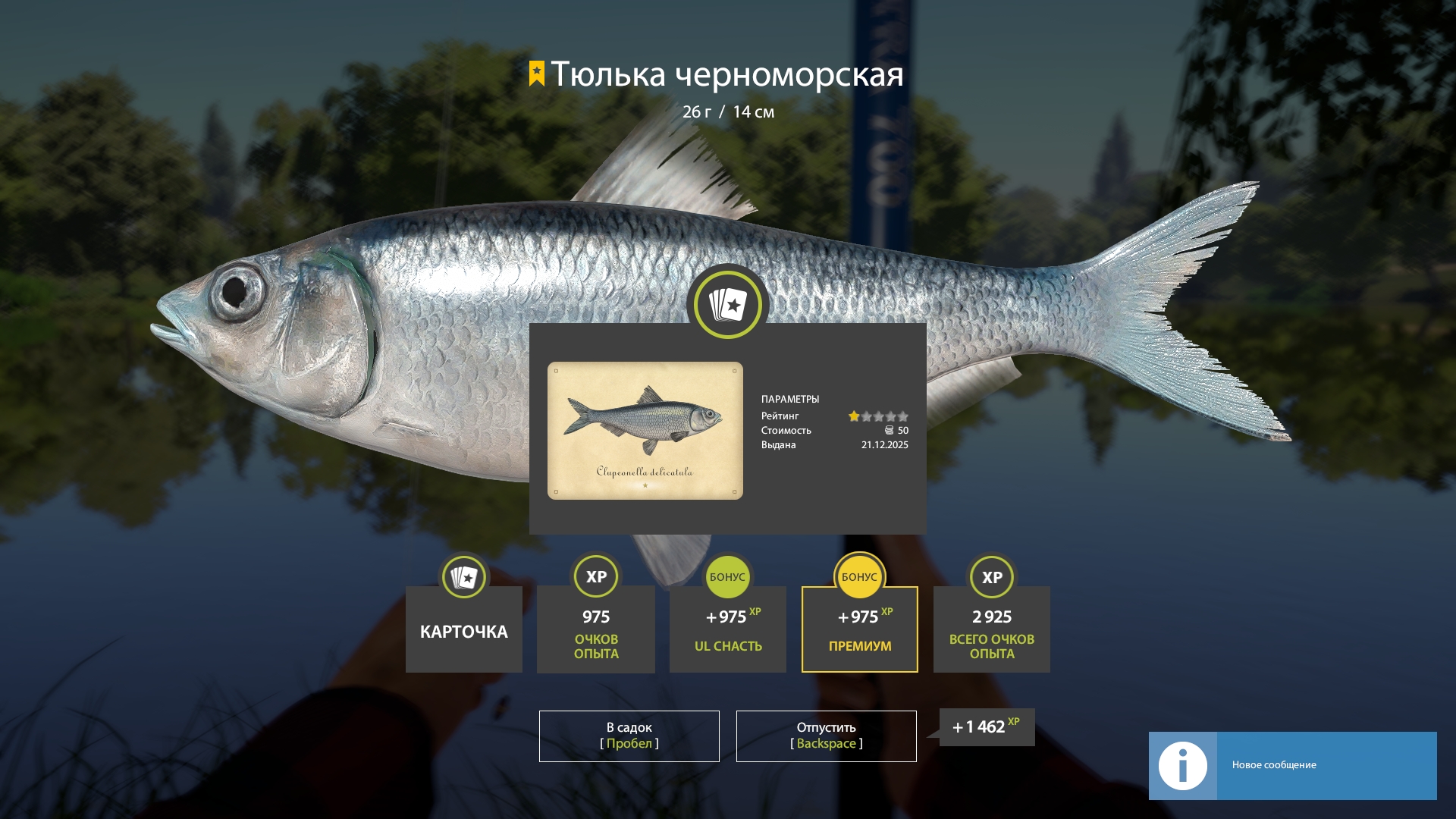Select the ПАРАМЕТРЫ section heading

click(790, 399)
